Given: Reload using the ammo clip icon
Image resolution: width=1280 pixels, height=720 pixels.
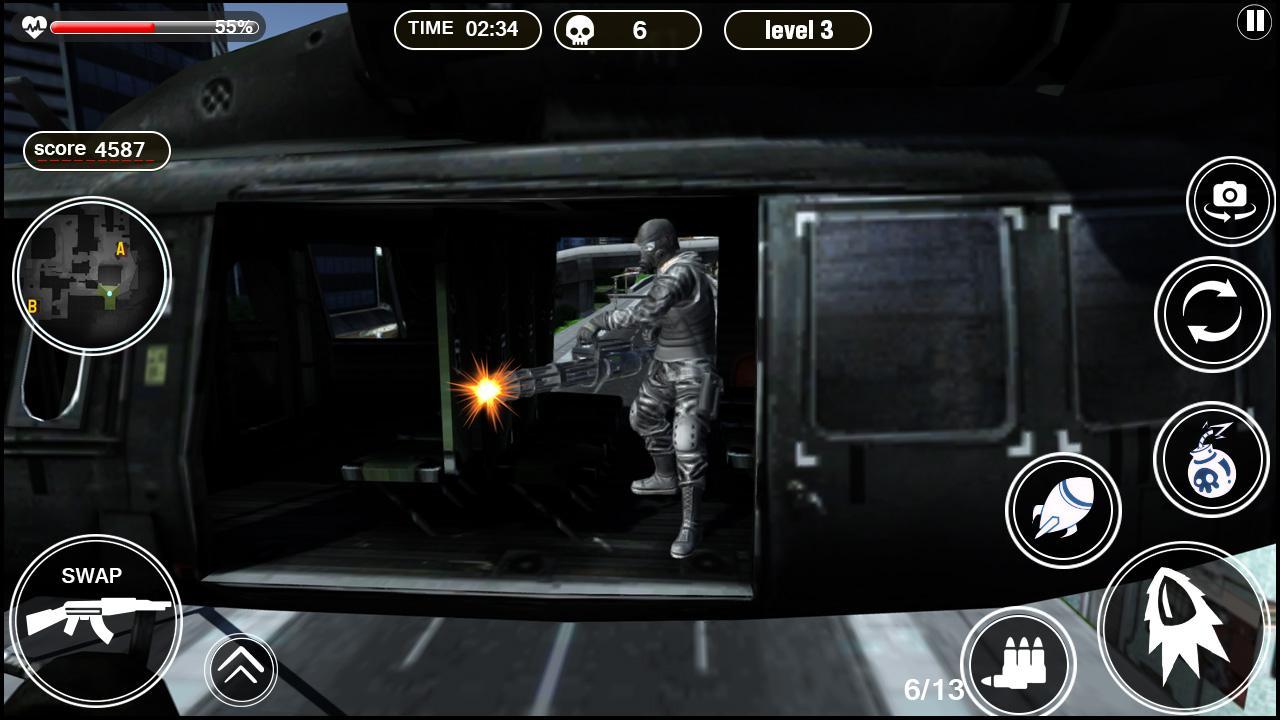Looking at the screenshot, I should 1018,663.
